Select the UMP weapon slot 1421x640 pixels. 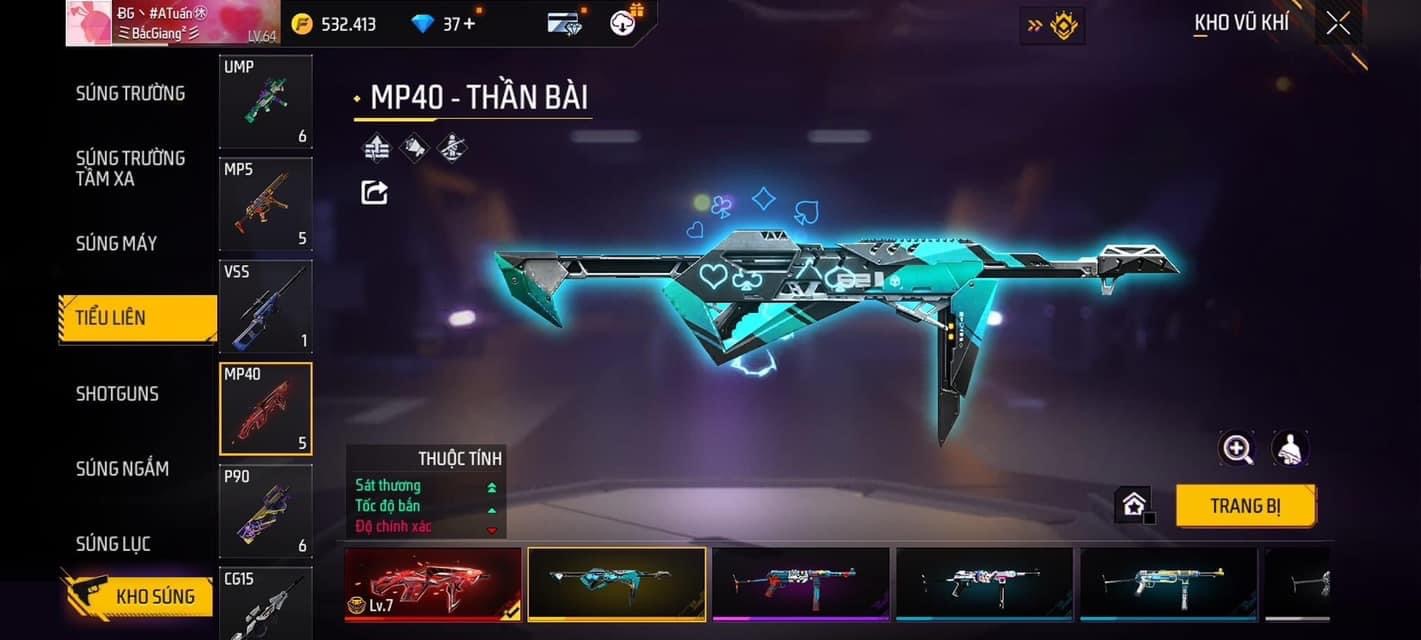pyautogui.click(x=266, y=102)
